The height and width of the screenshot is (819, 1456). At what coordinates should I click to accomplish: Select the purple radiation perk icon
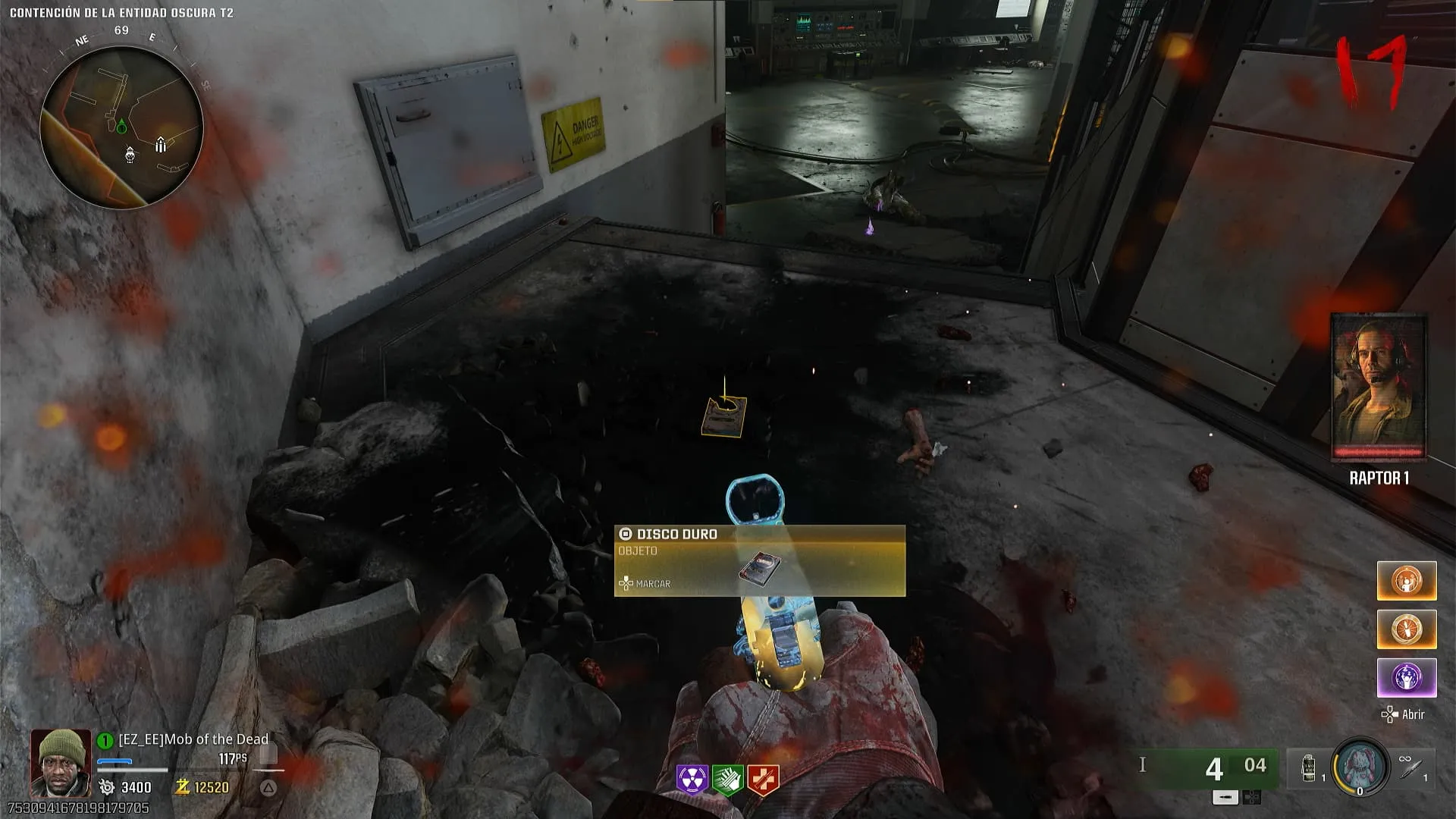click(x=692, y=779)
